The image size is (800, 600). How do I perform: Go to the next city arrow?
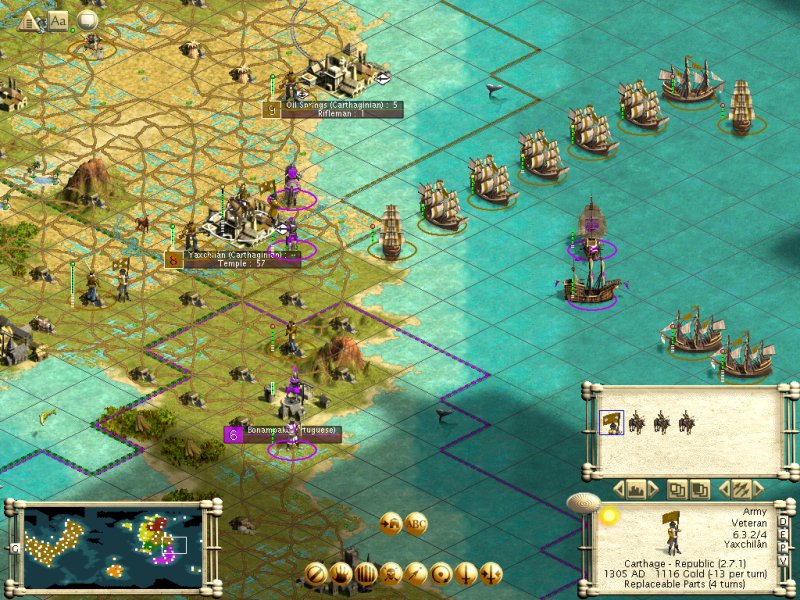pos(652,490)
